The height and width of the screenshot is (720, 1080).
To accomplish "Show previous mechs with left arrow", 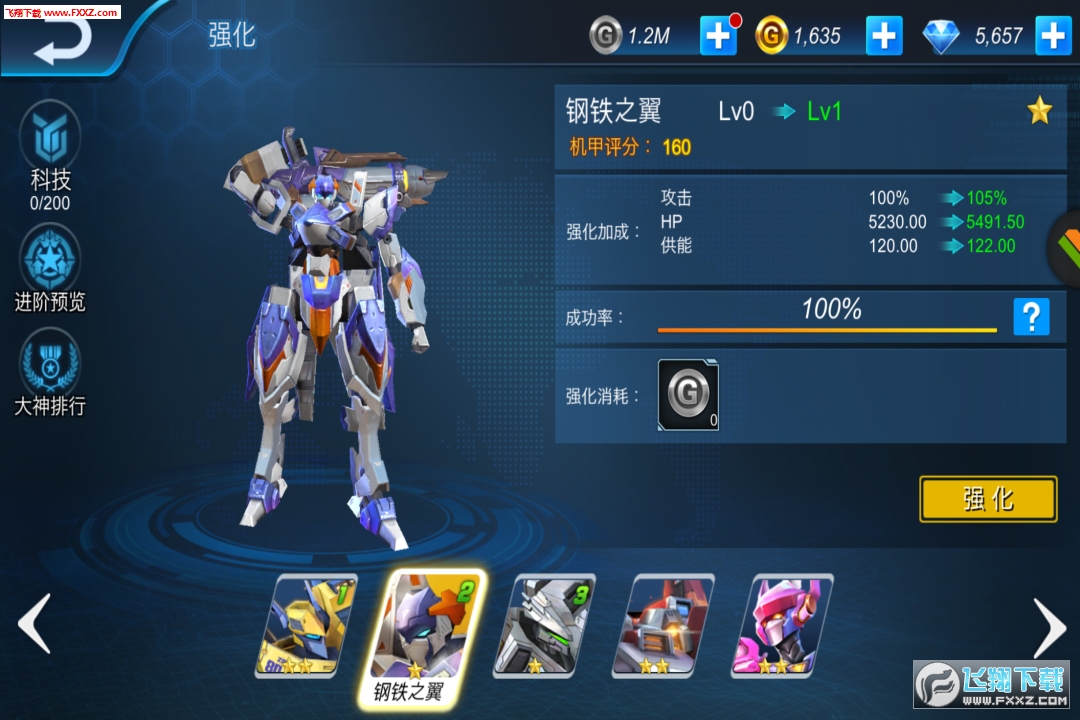I will [x=35, y=624].
